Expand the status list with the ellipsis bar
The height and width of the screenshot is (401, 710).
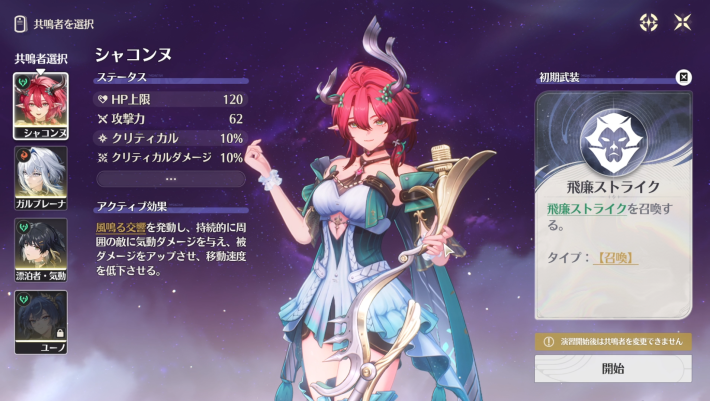pos(171,179)
